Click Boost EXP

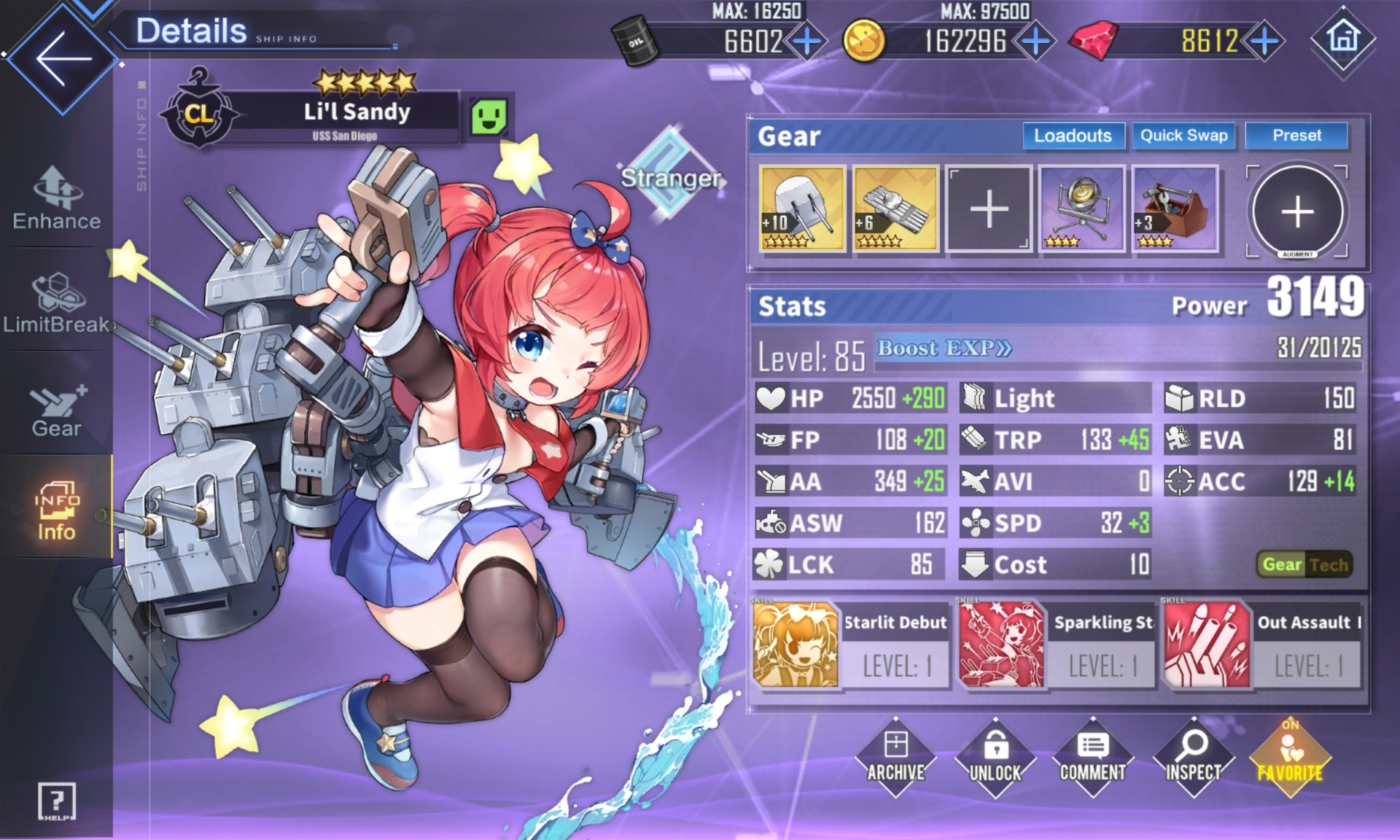tap(944, 349)
